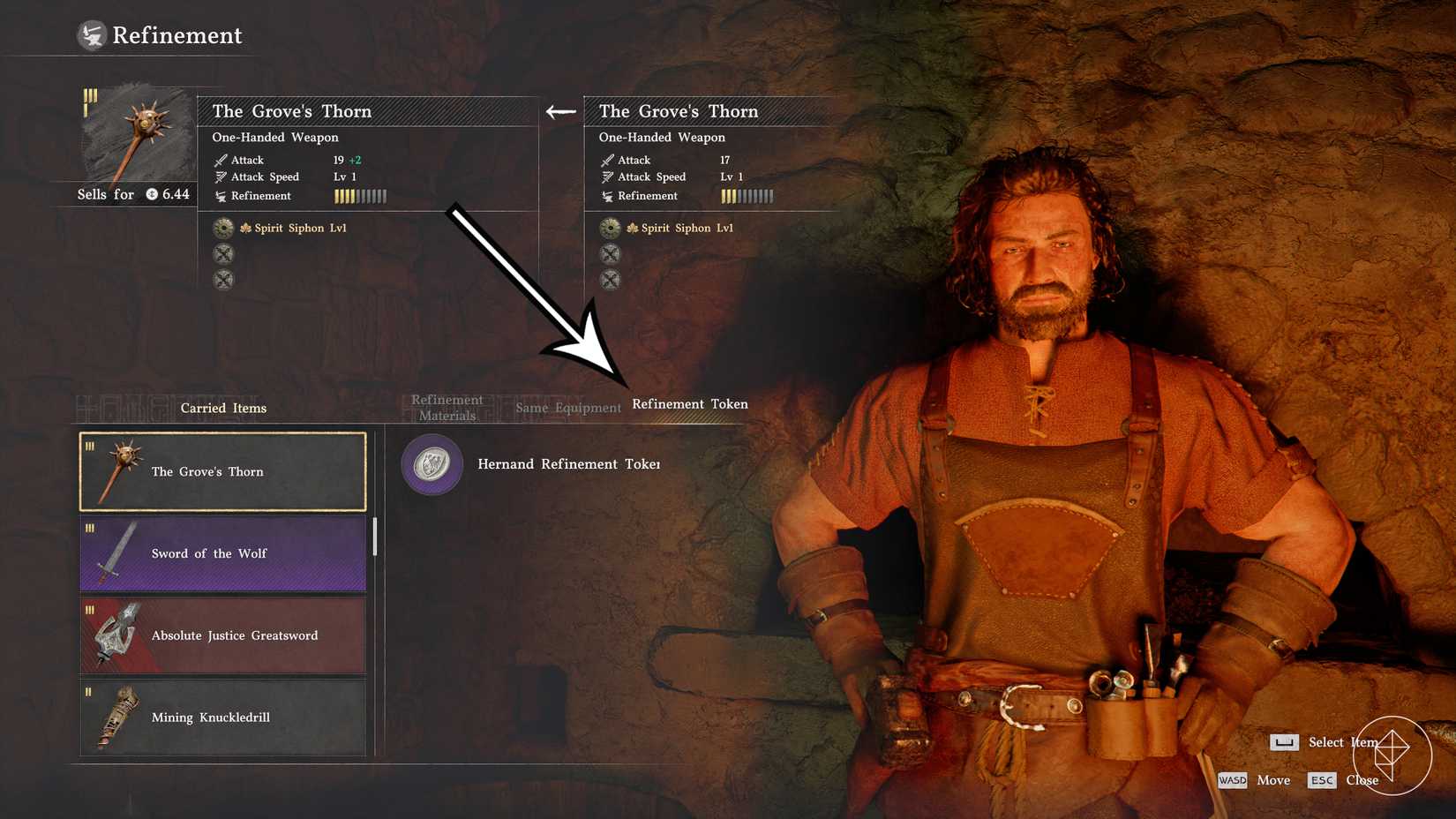Image resolution: width=1456 pixels, height=819 pixels.
Task: Click Close at the bottom right
Action: (1362, 780)
